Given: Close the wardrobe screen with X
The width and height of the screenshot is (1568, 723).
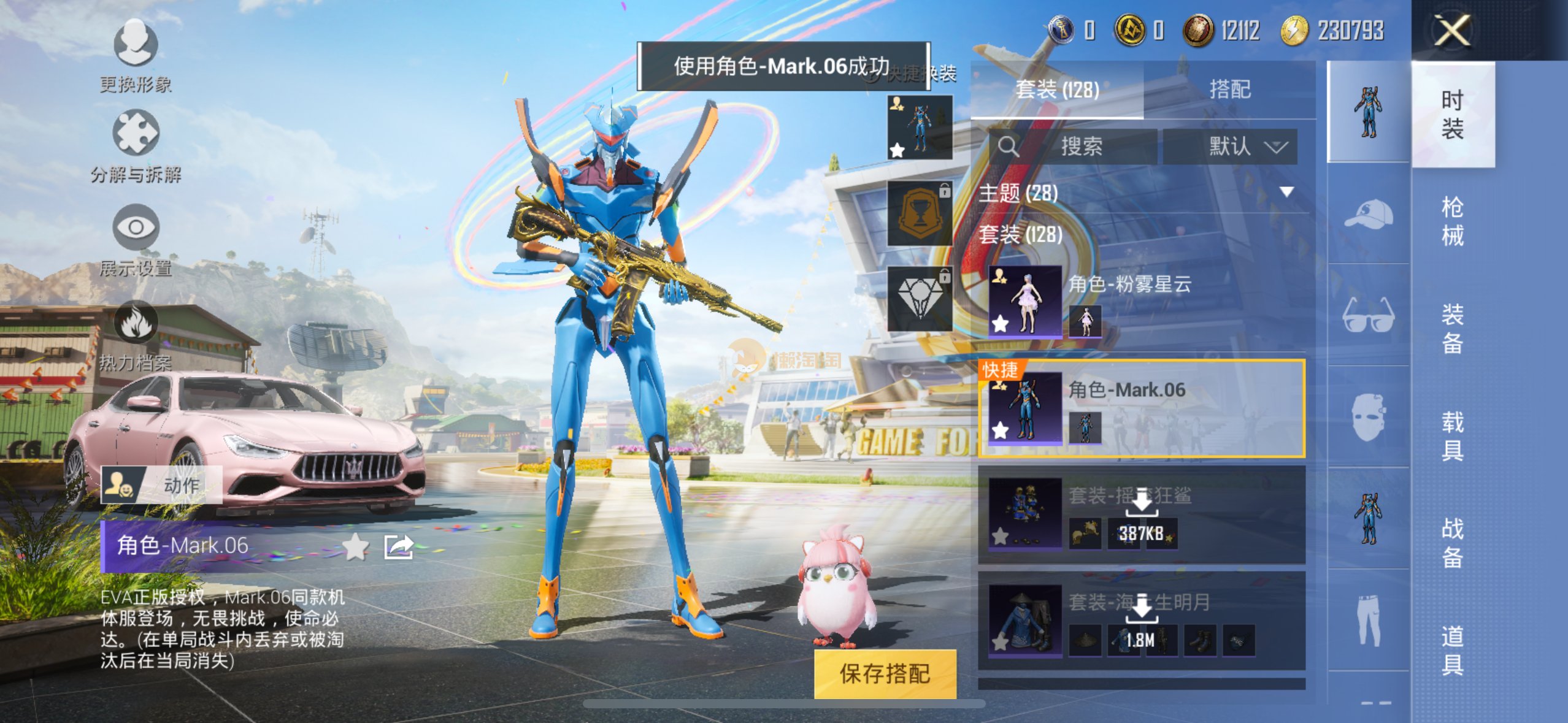Looking at the screenshot, I should pos(1451,31).
